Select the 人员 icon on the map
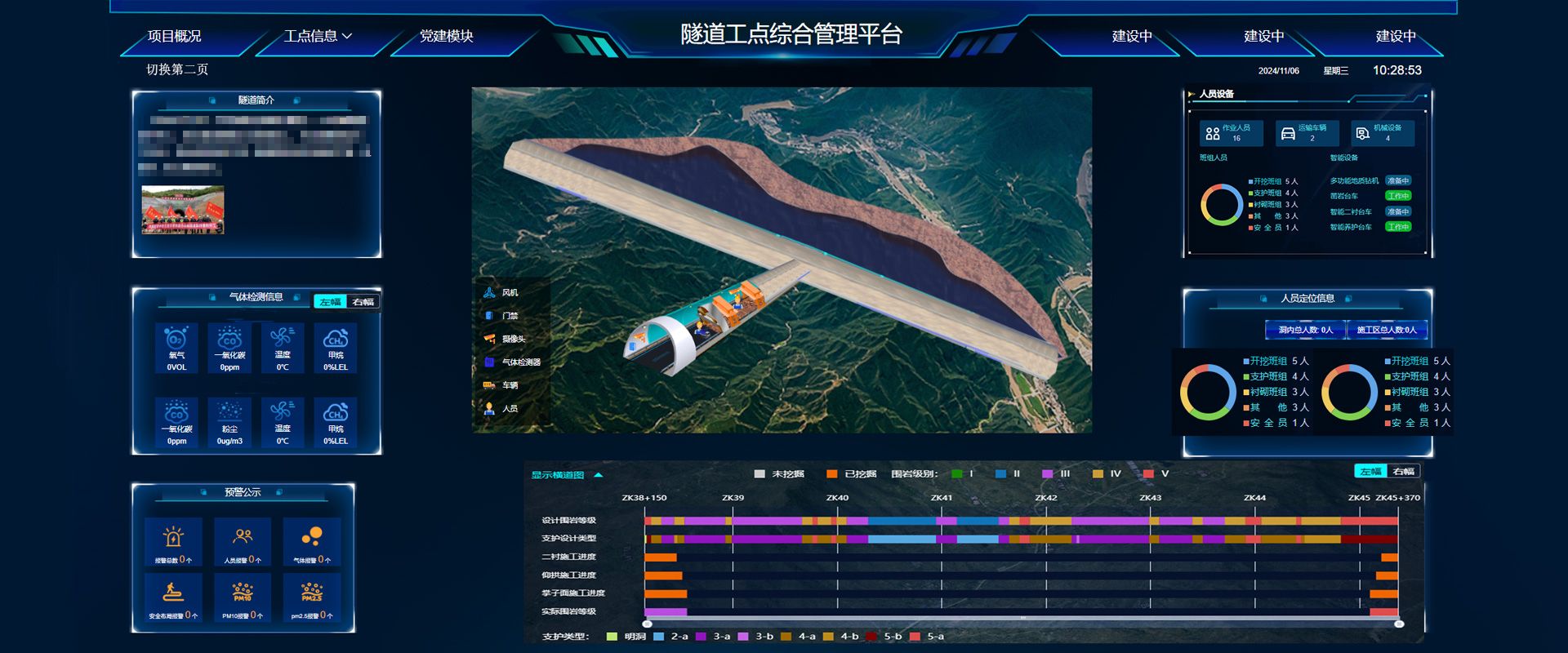Image resolution: width=1568 pixels, height=653 pixels. [488, 406]
